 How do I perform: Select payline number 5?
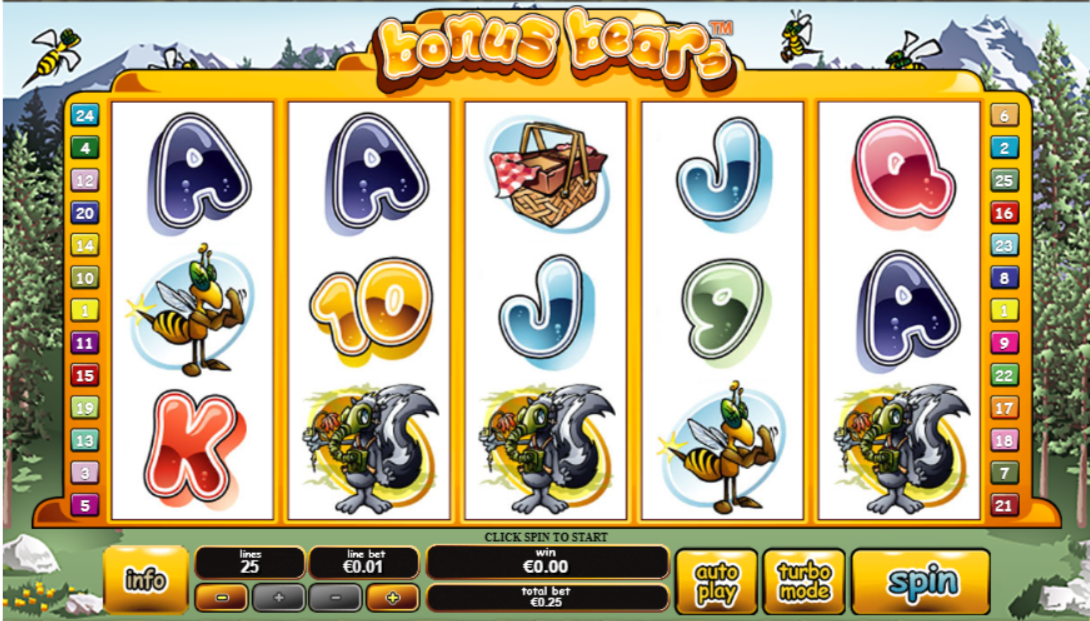[x=85, y=505]
